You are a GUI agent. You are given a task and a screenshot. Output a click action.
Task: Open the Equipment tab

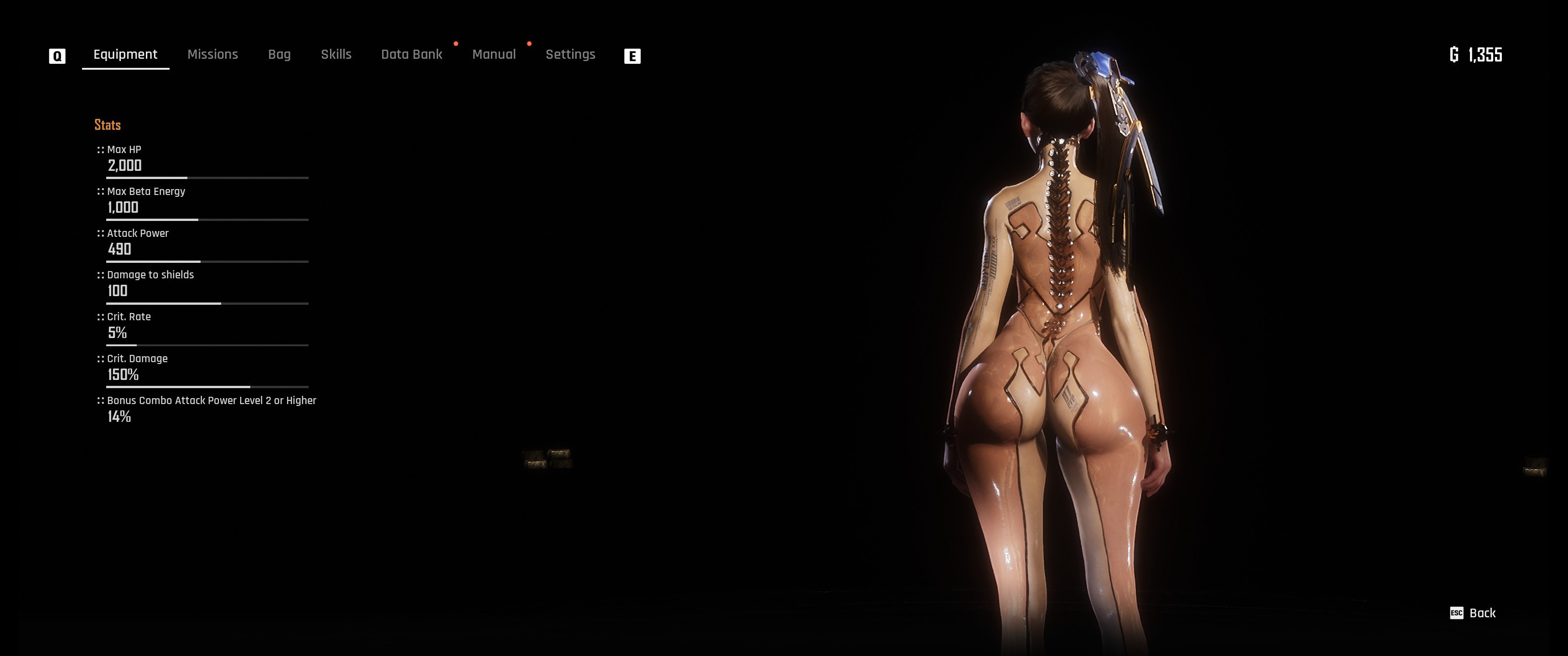(x=125, y=55)
